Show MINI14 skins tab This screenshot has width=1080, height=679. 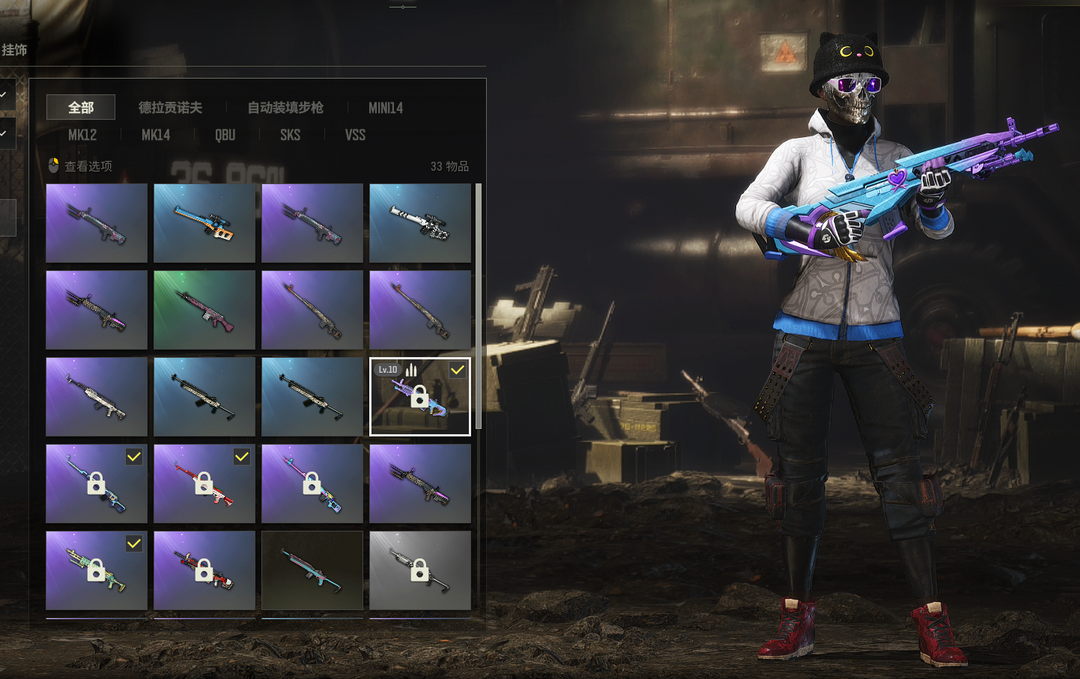pyautogui.click(x=385, y=107)
